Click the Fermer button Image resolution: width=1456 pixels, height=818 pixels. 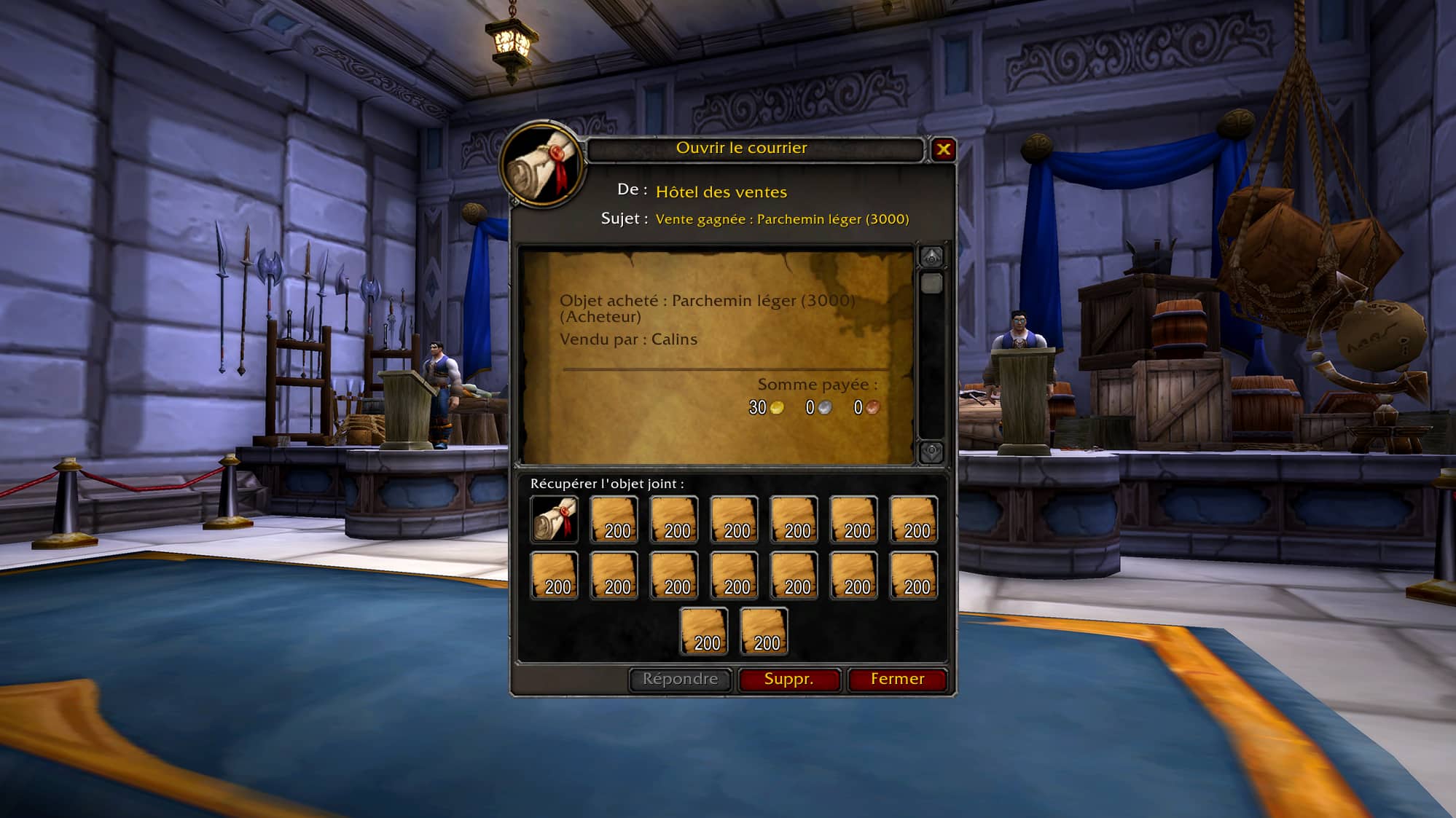pyautogui.click(x=897, y=679)
